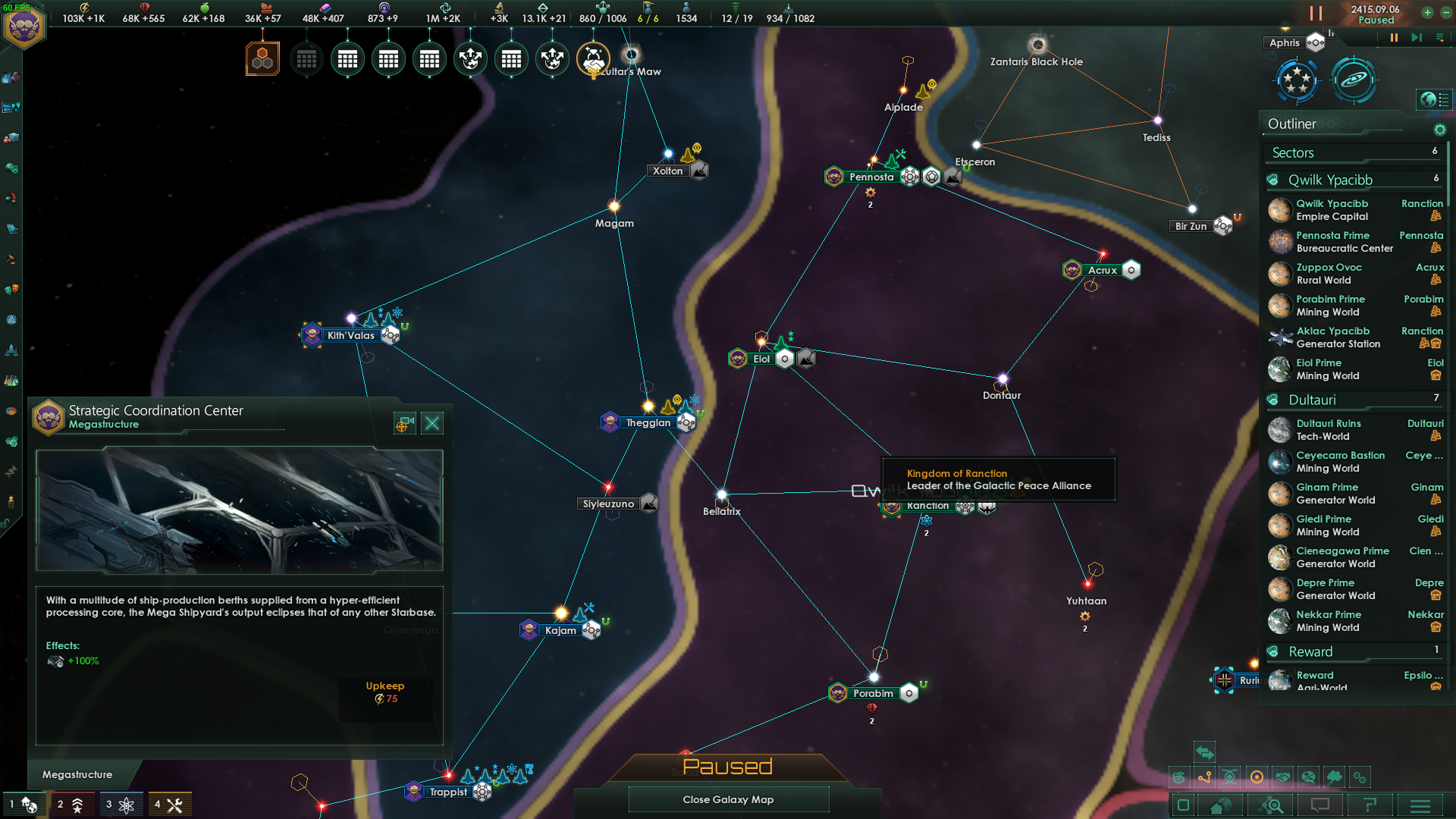This screenshot has width=1456, height=819.
Task: Increase game speed with the green plus stepper
Action: [x=1429, y=13]
